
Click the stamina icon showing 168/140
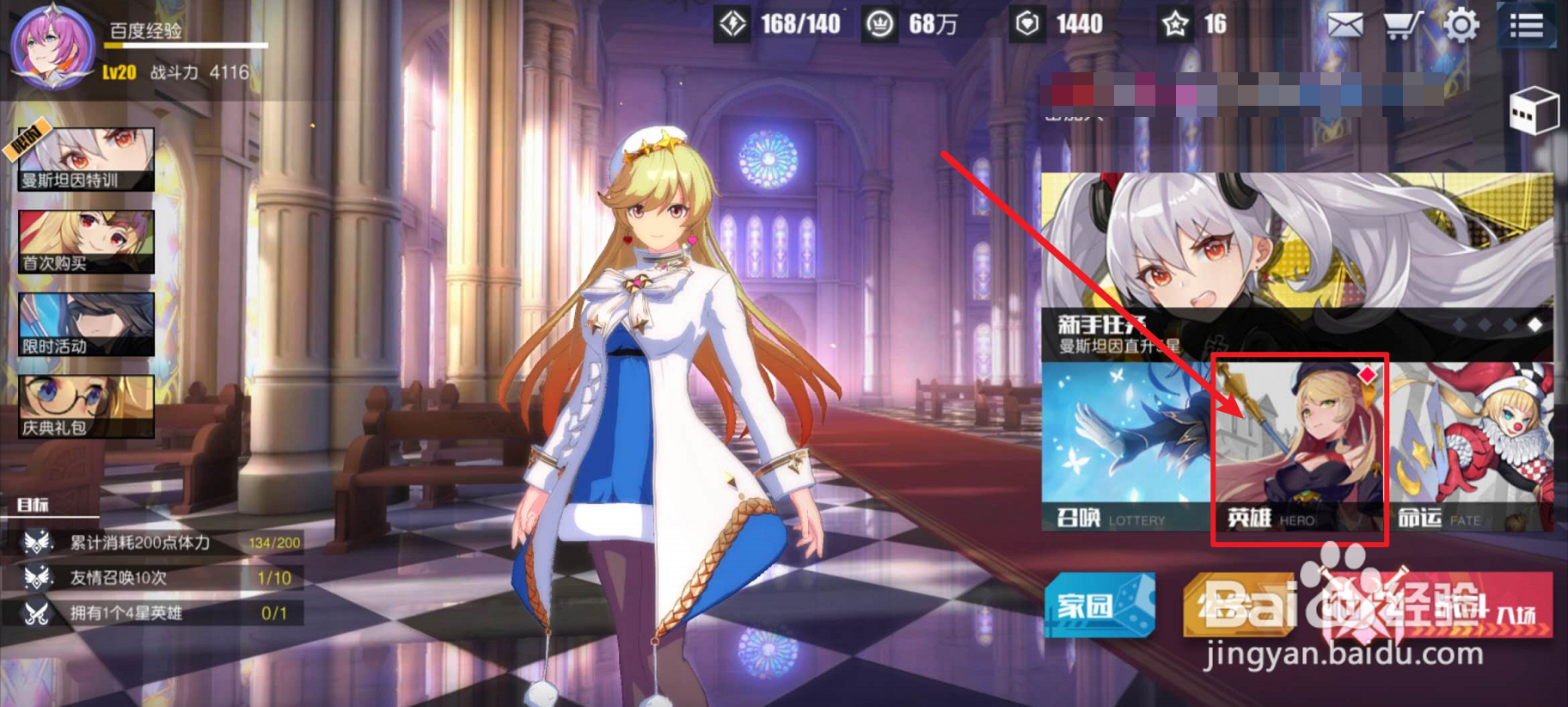[x=732, y=22]
